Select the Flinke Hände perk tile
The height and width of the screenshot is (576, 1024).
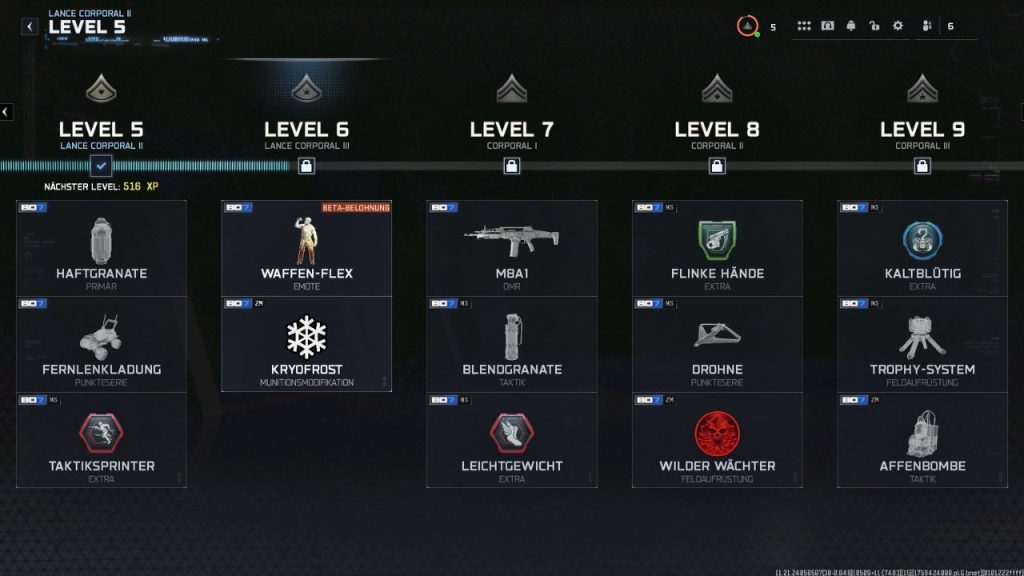[x=717, y=248]
